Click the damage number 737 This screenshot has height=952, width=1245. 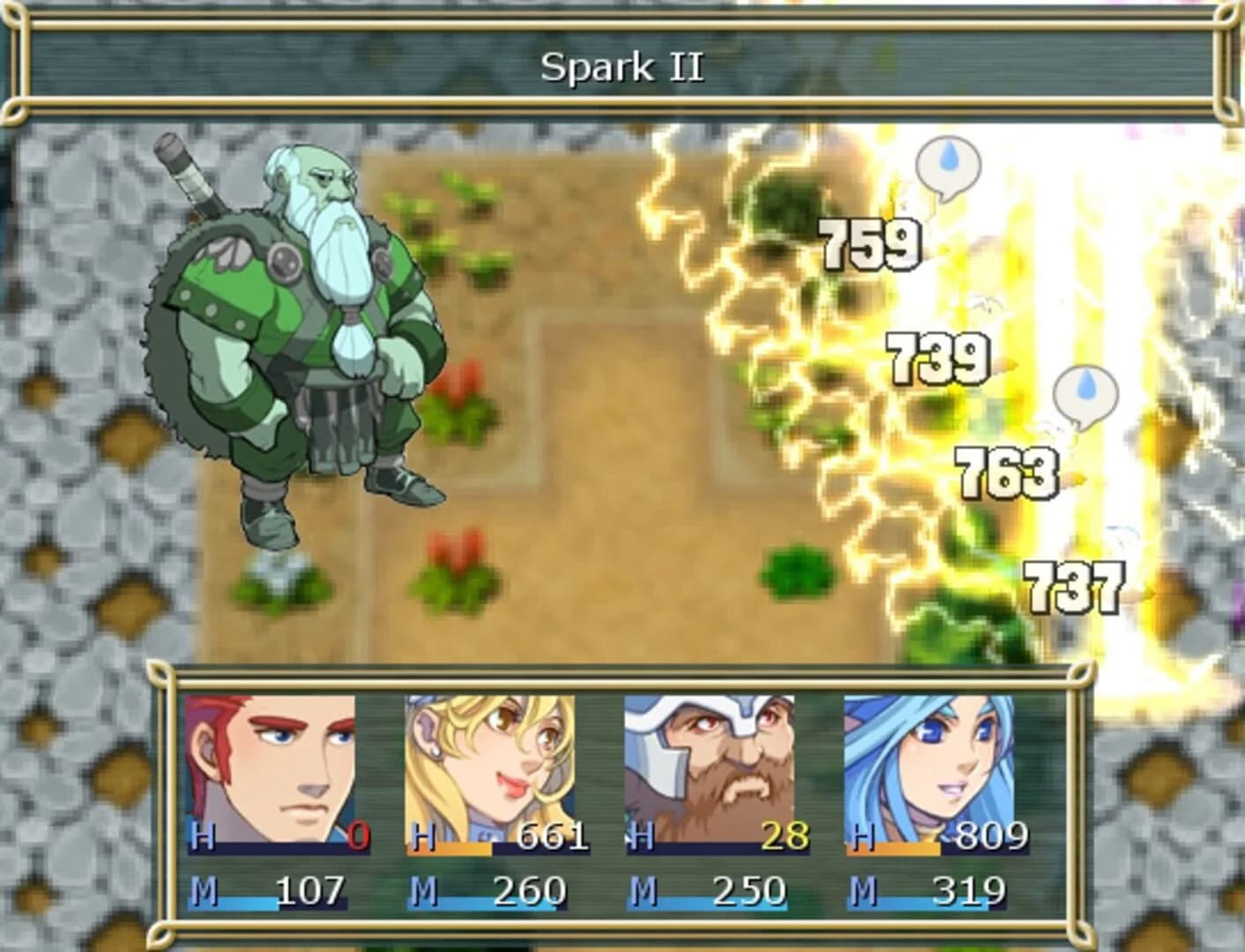[1077, 589]
